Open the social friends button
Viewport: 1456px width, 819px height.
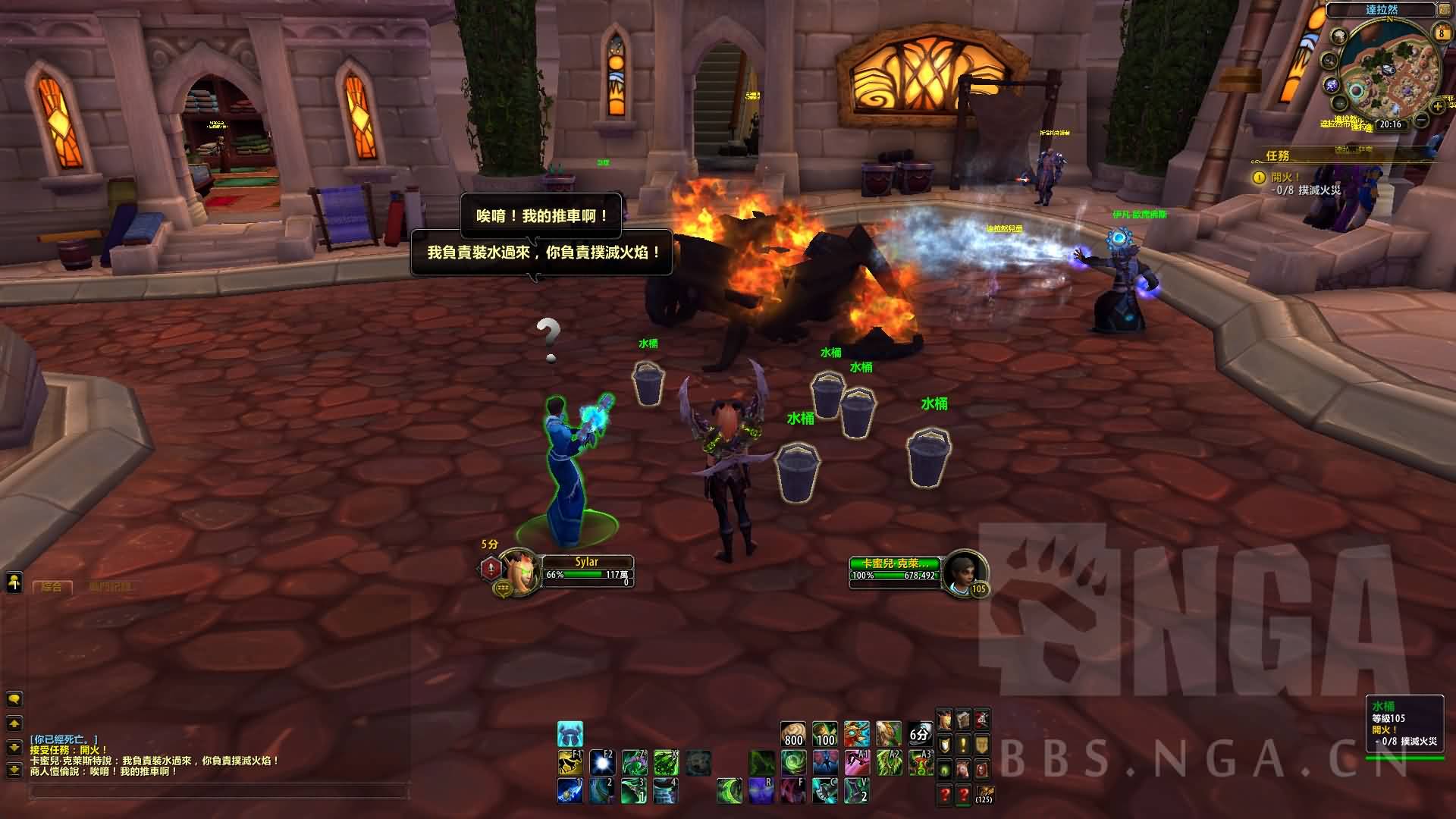(14, 582)
